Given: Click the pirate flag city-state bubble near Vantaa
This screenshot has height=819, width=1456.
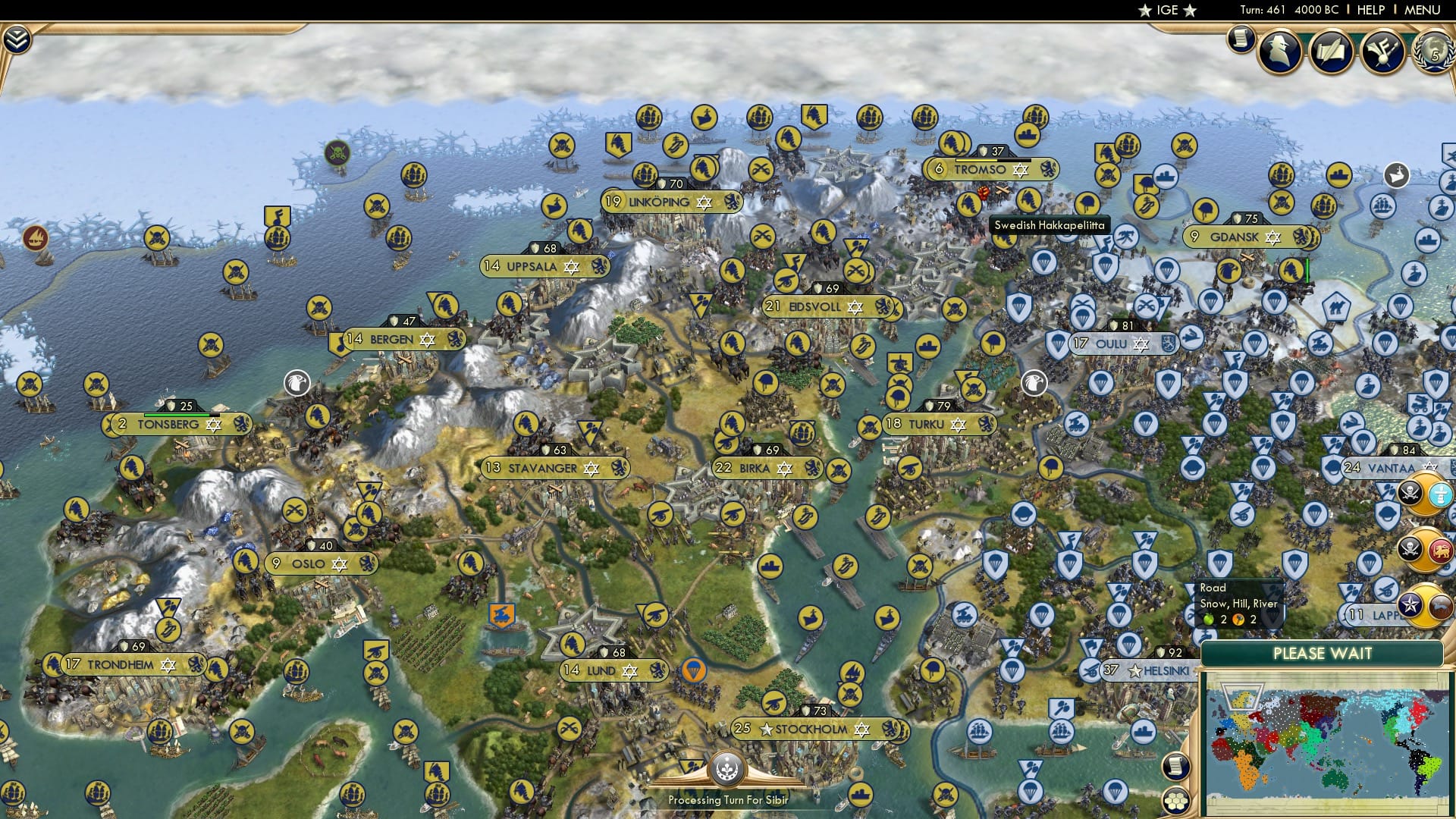Looking at the screenshot, I should [1410, 494].
